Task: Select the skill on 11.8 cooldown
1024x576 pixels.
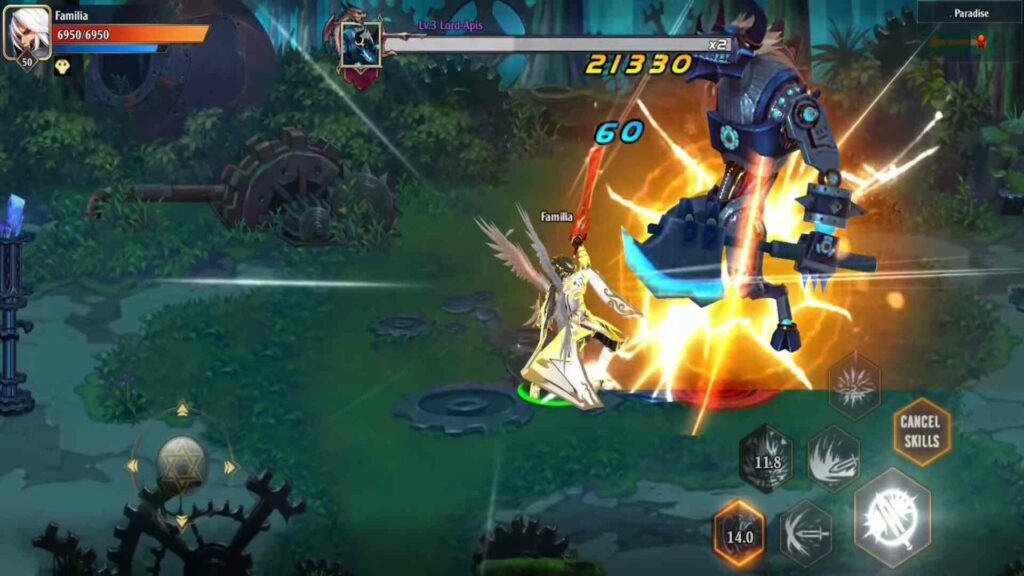Action: 767,459
